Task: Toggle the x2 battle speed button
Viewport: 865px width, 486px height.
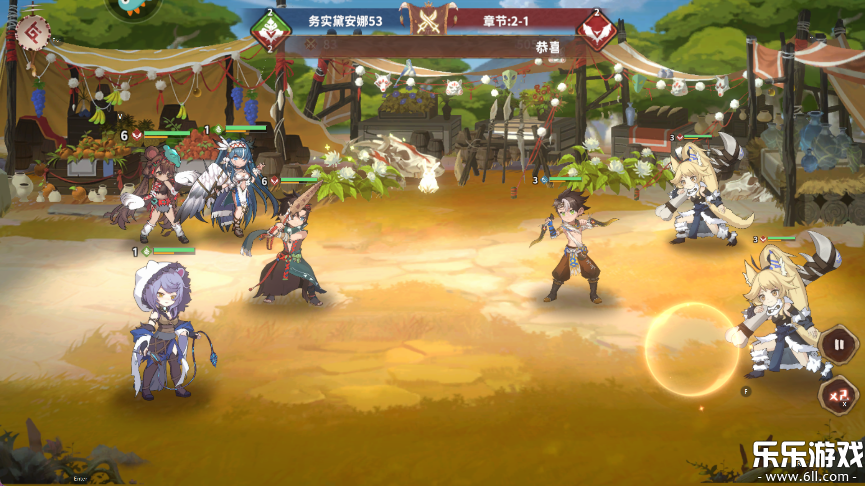Action: click(837, 394)
